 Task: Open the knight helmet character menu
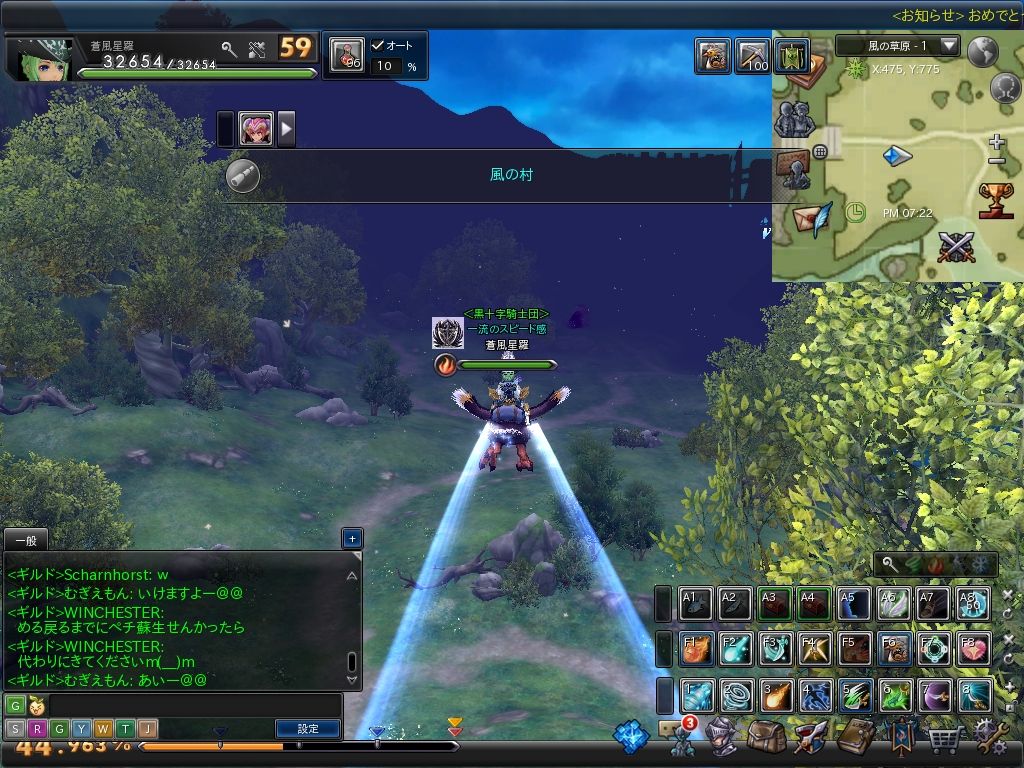[x=719, y=738]
